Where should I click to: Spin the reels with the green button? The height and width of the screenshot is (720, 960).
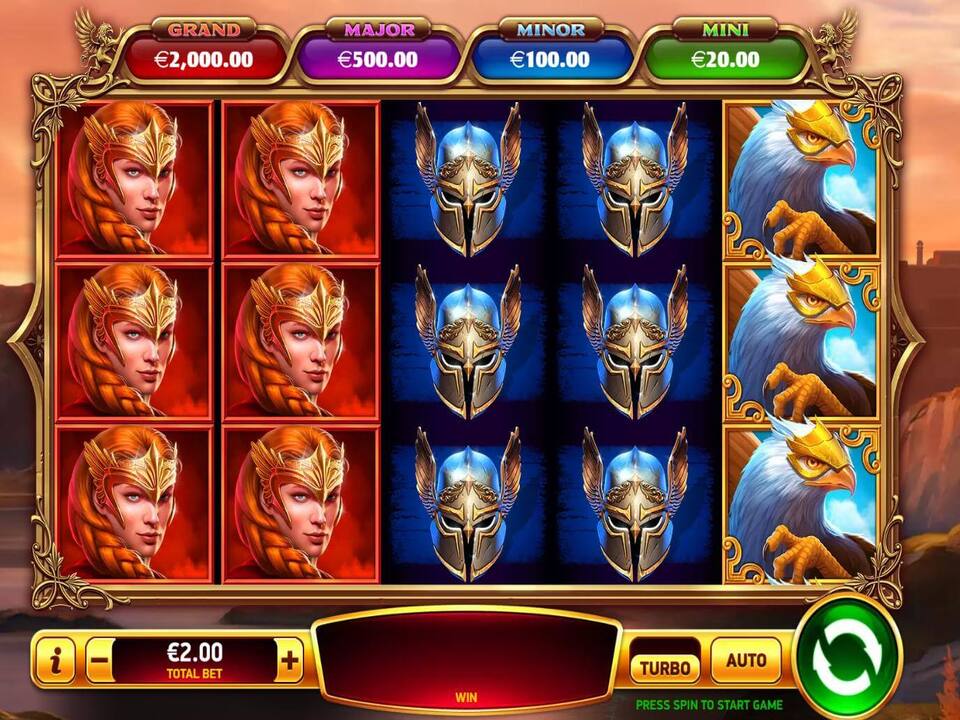pyautogui.click(x=846, y=655)
